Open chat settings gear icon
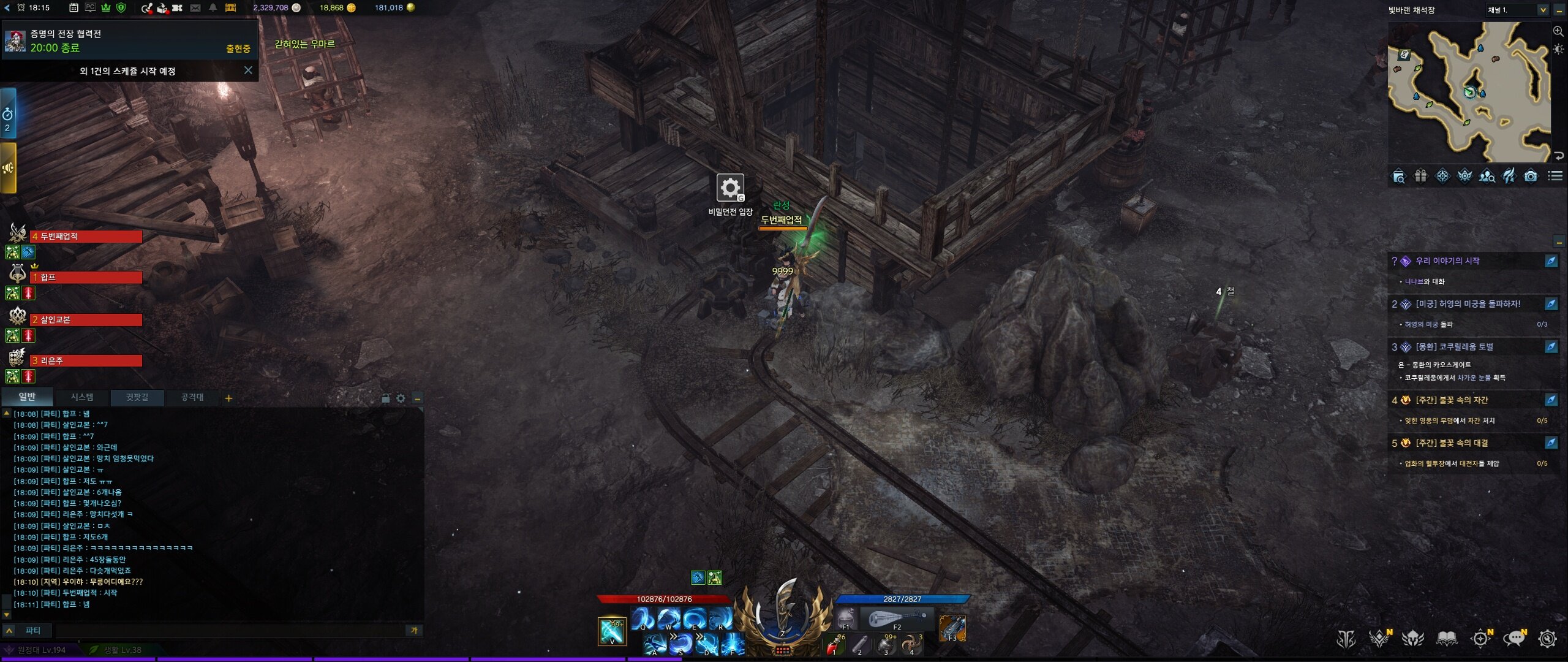This screenshot has width=1568, height=662. [x=401, y=398]
